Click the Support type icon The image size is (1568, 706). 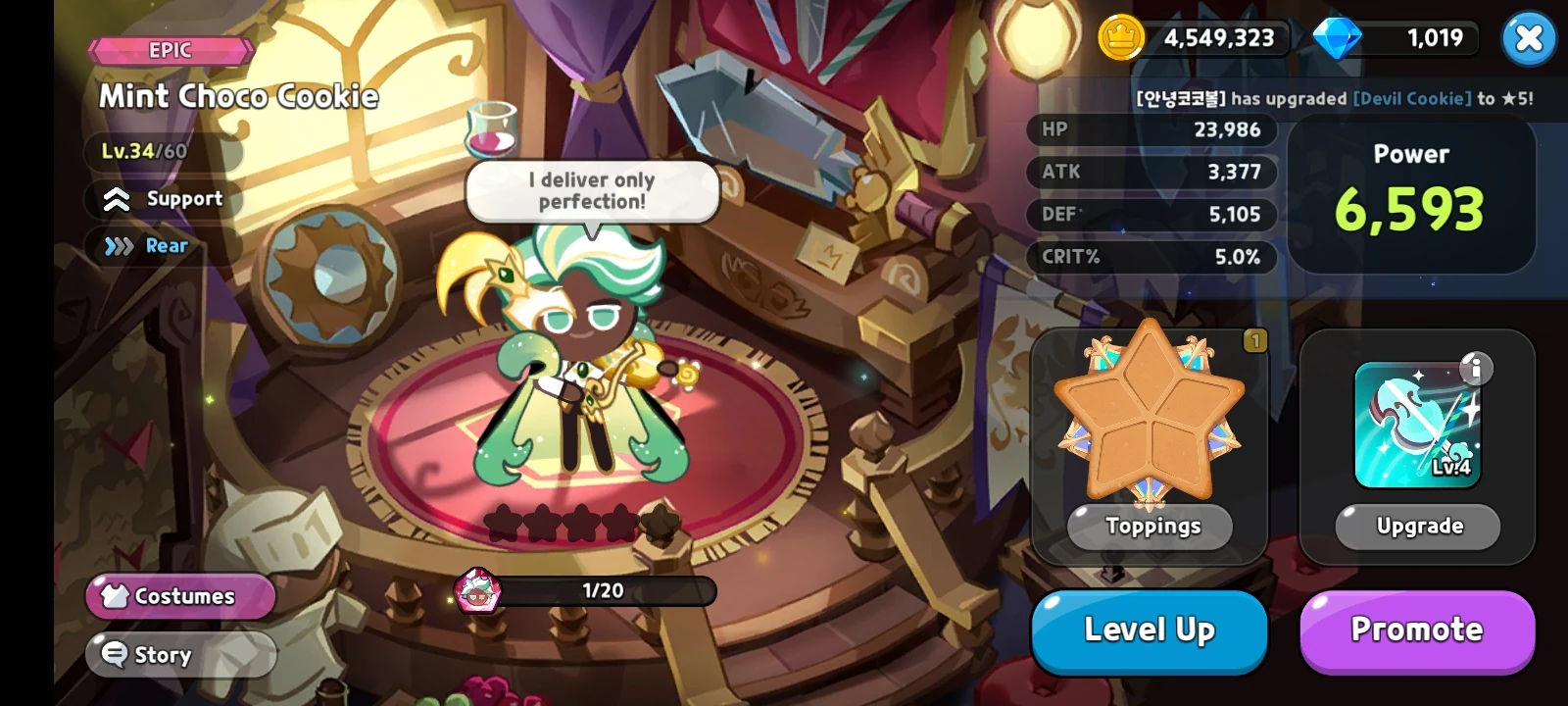[117, 200]
